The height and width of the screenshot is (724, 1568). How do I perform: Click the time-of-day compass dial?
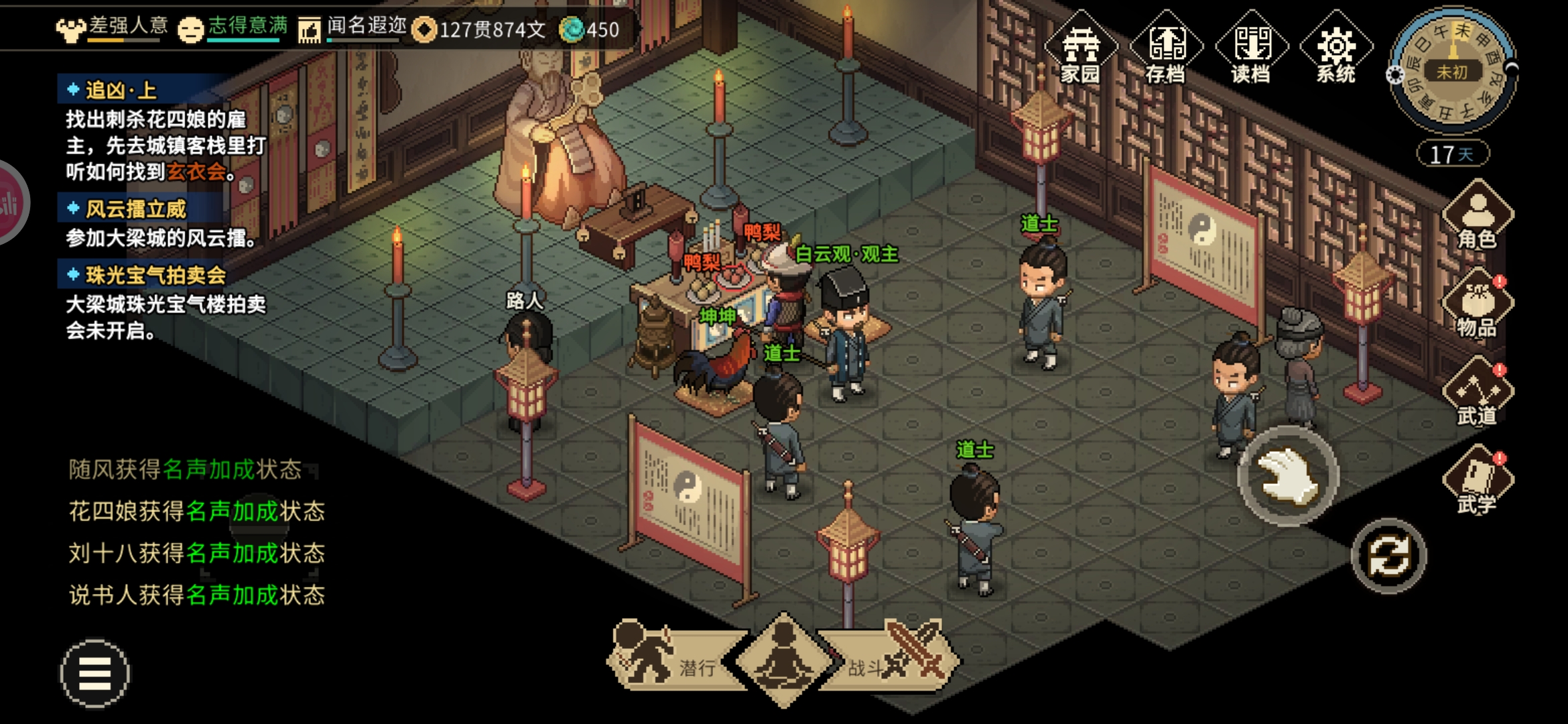point(1451,71)
